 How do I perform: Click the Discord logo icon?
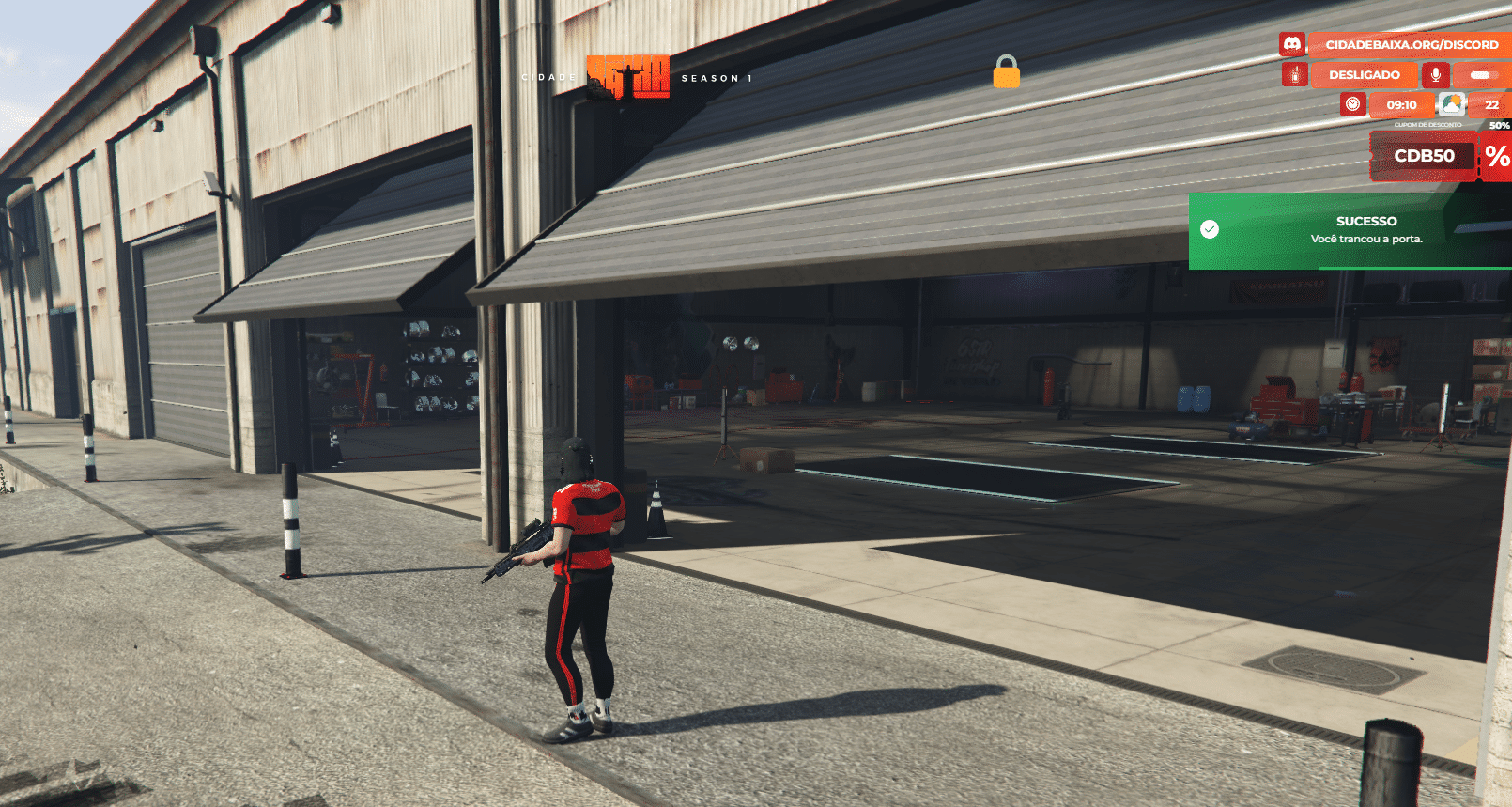click(1292, 44)
